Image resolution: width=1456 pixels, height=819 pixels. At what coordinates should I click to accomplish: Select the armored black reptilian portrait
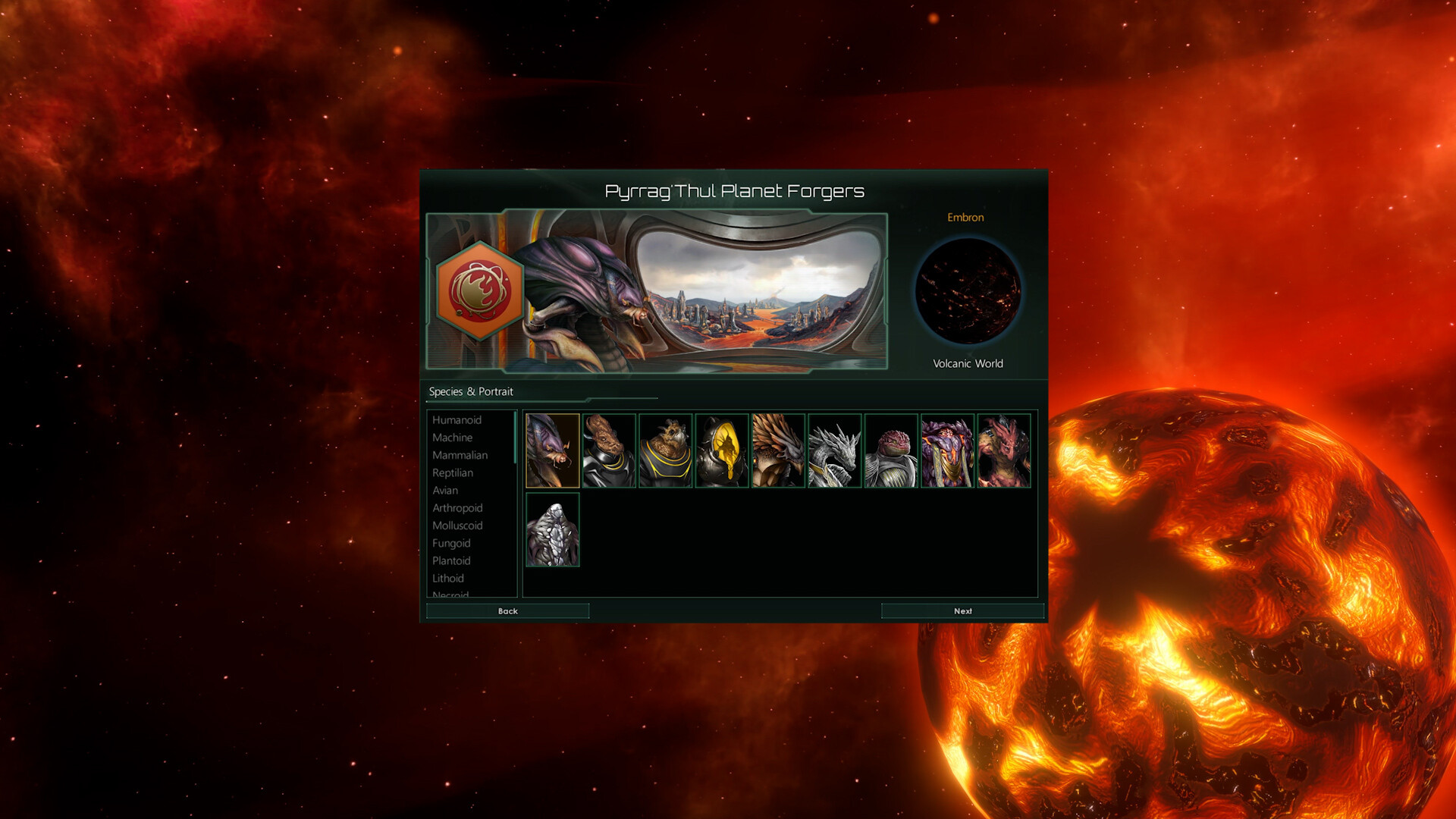[609, 450]
